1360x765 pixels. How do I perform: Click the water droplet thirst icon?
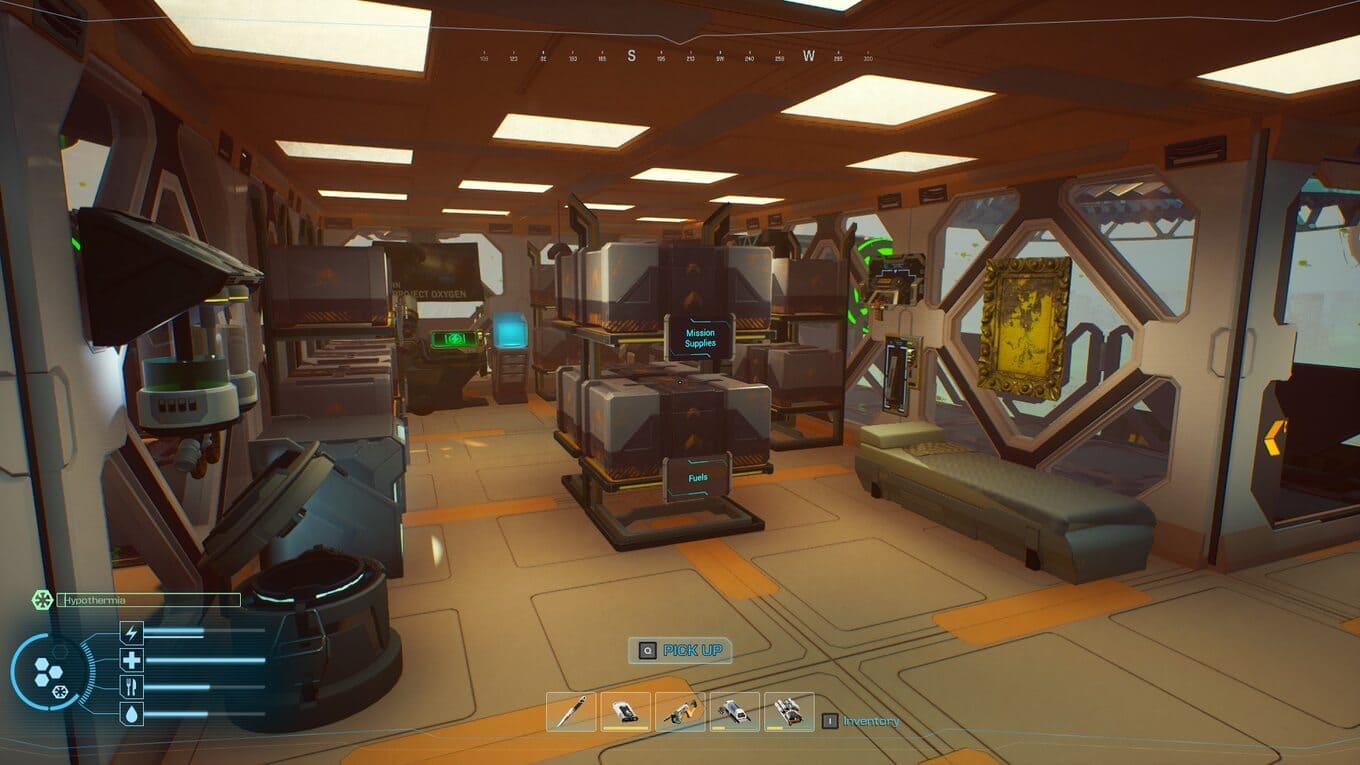(132, 714)
